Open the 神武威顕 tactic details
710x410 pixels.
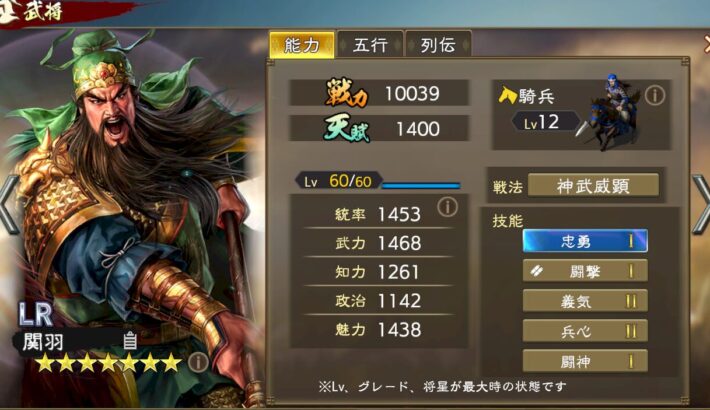point(593,185)
